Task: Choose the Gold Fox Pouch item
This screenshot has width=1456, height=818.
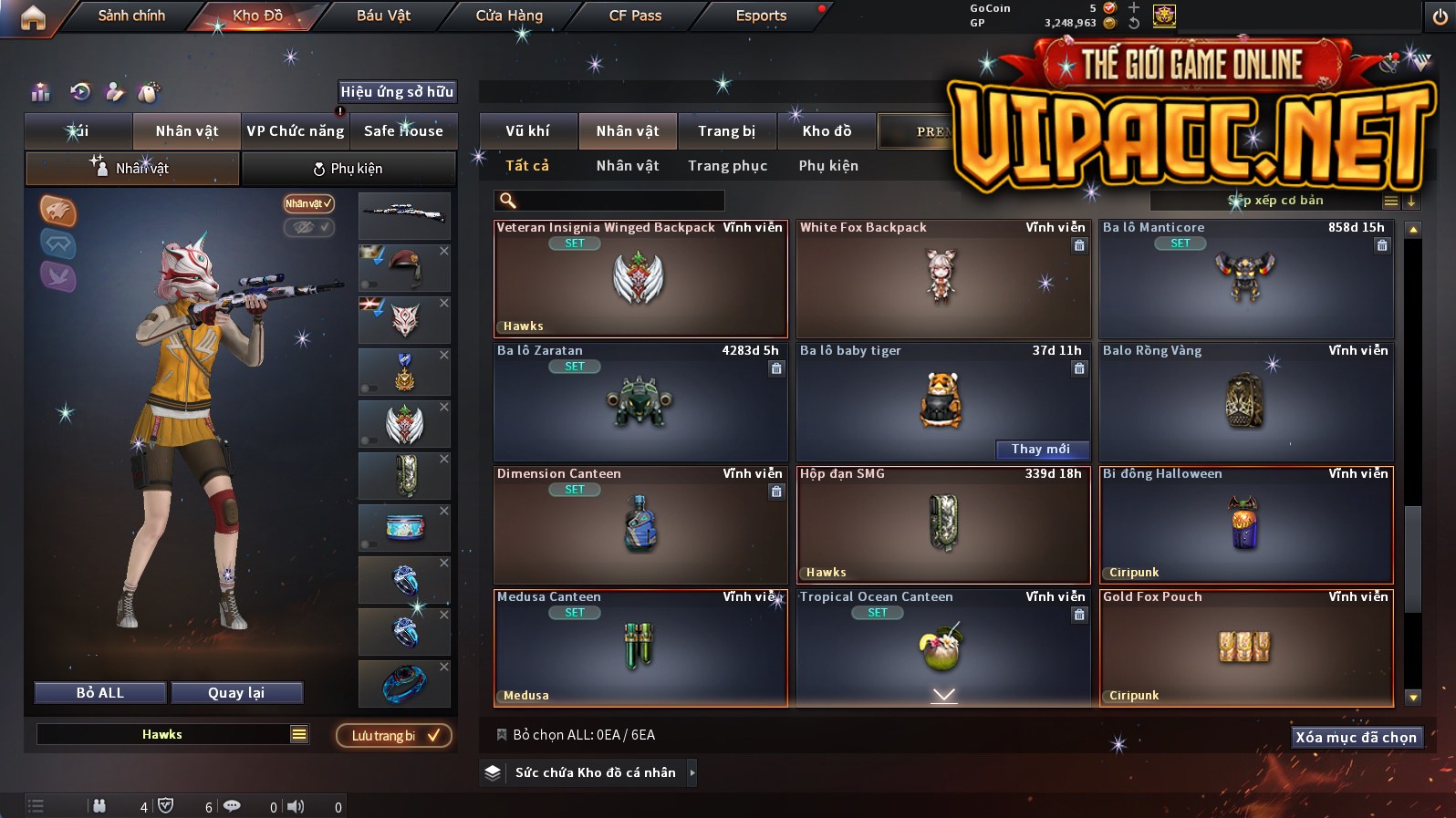Action: 1245,647
